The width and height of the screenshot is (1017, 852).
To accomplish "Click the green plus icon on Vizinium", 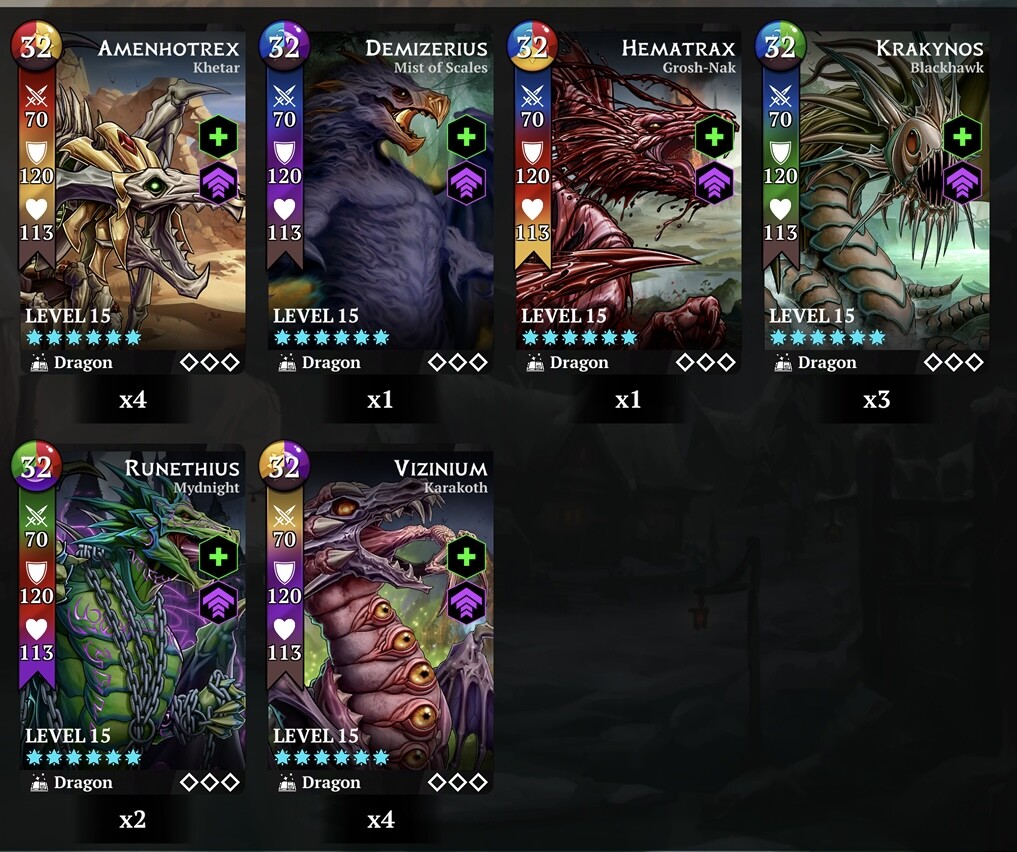I will (x=466, y=558).
